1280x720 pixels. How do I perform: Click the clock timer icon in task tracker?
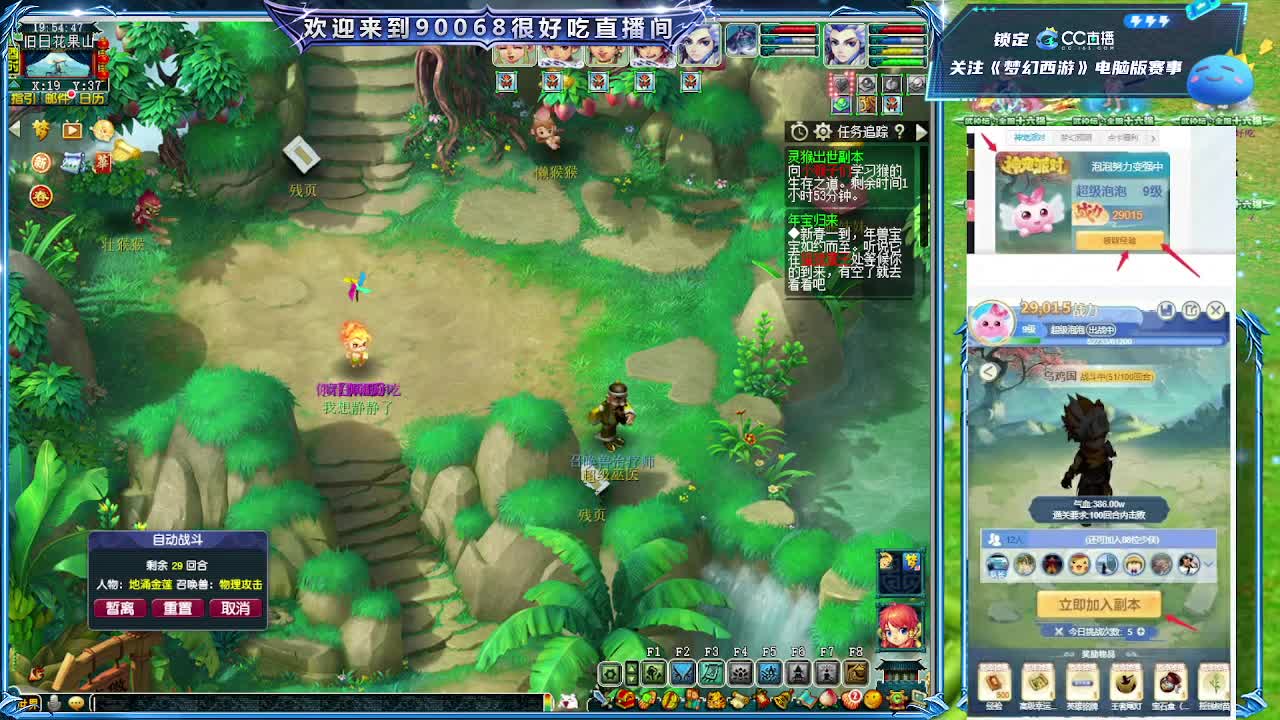click(799, 131)
